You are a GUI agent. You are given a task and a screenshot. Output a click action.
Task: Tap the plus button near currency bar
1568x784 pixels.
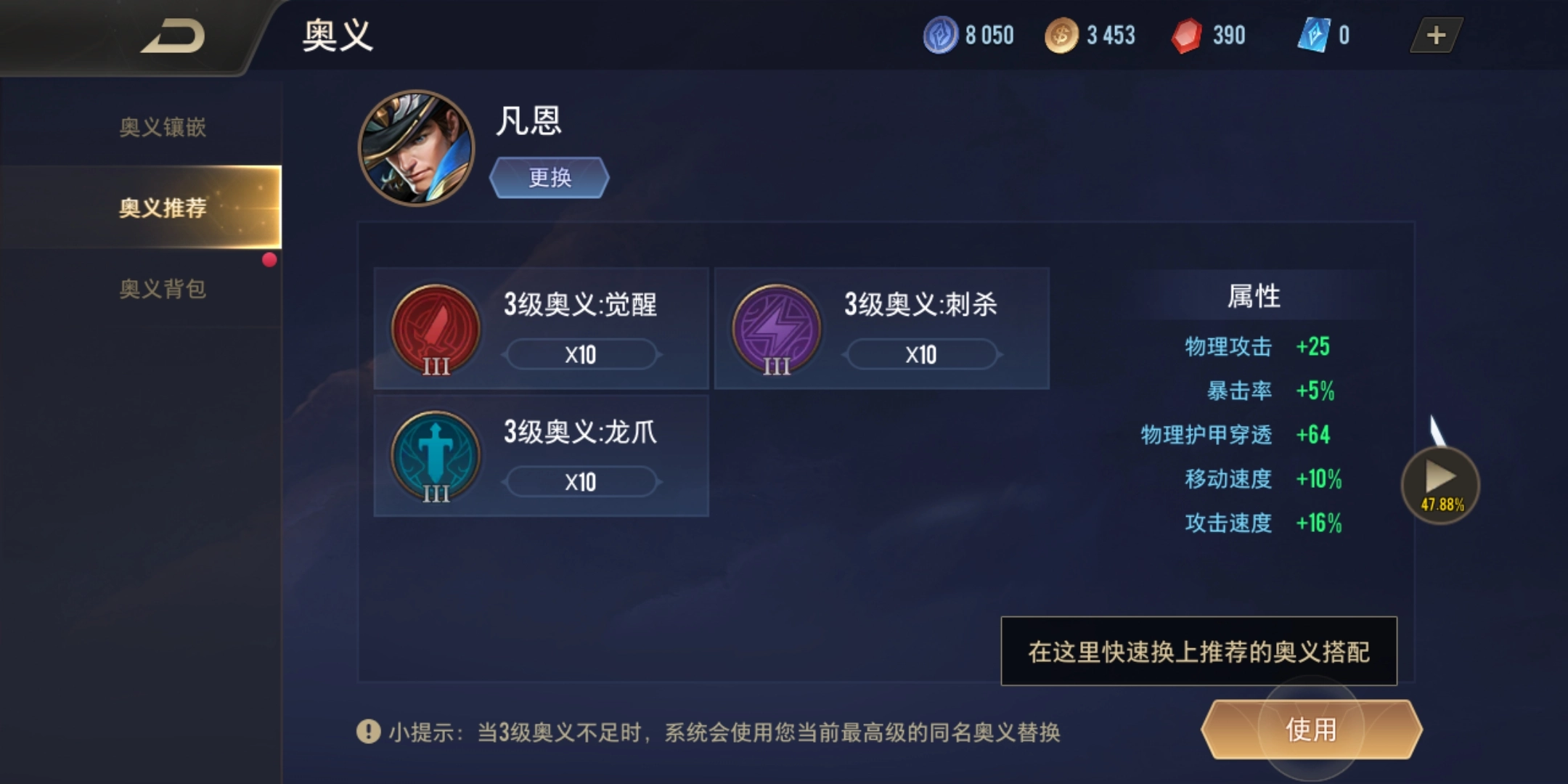[x=1435, y=35]
